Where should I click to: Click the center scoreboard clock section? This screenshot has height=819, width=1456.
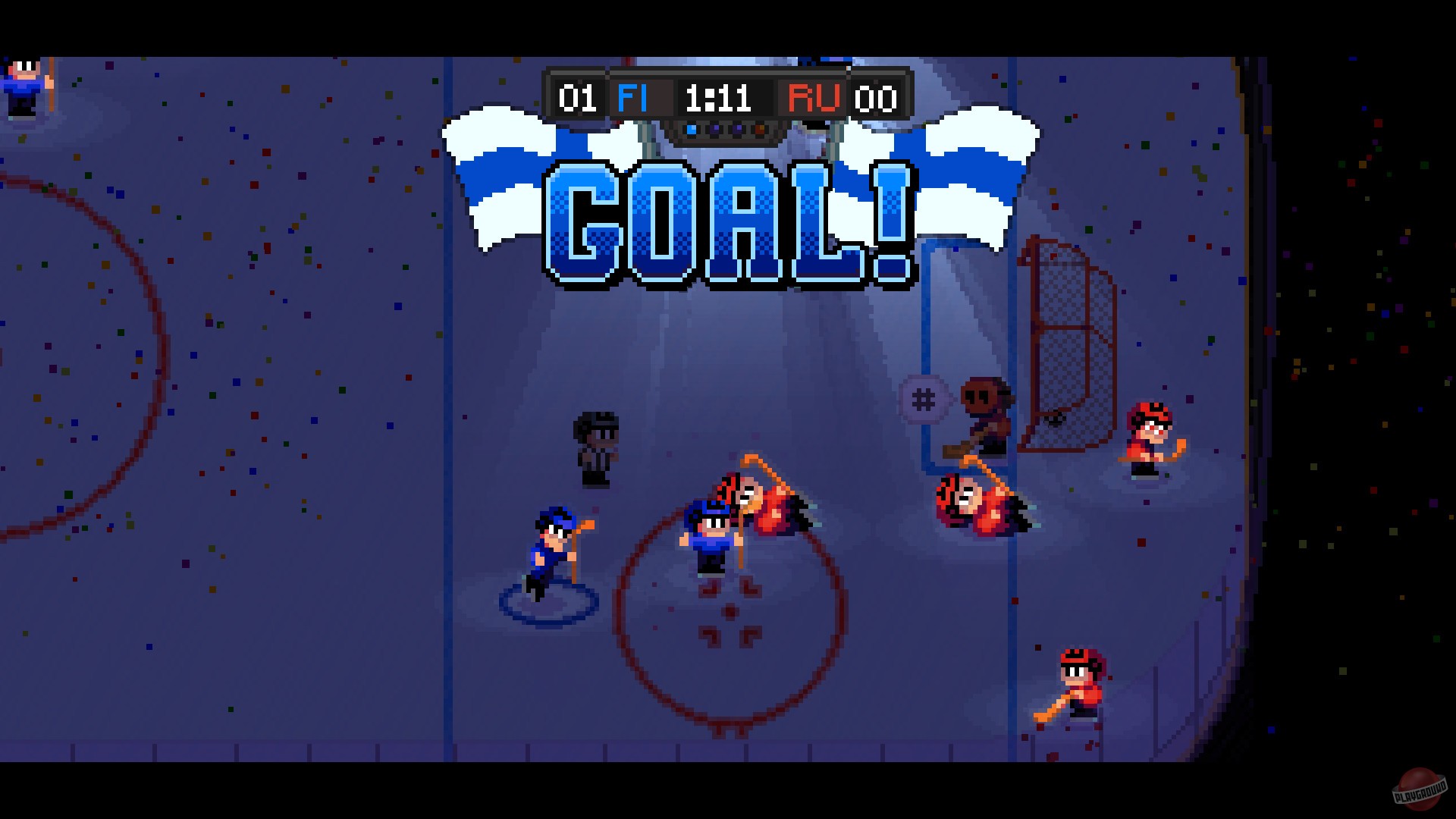point(719,97)
